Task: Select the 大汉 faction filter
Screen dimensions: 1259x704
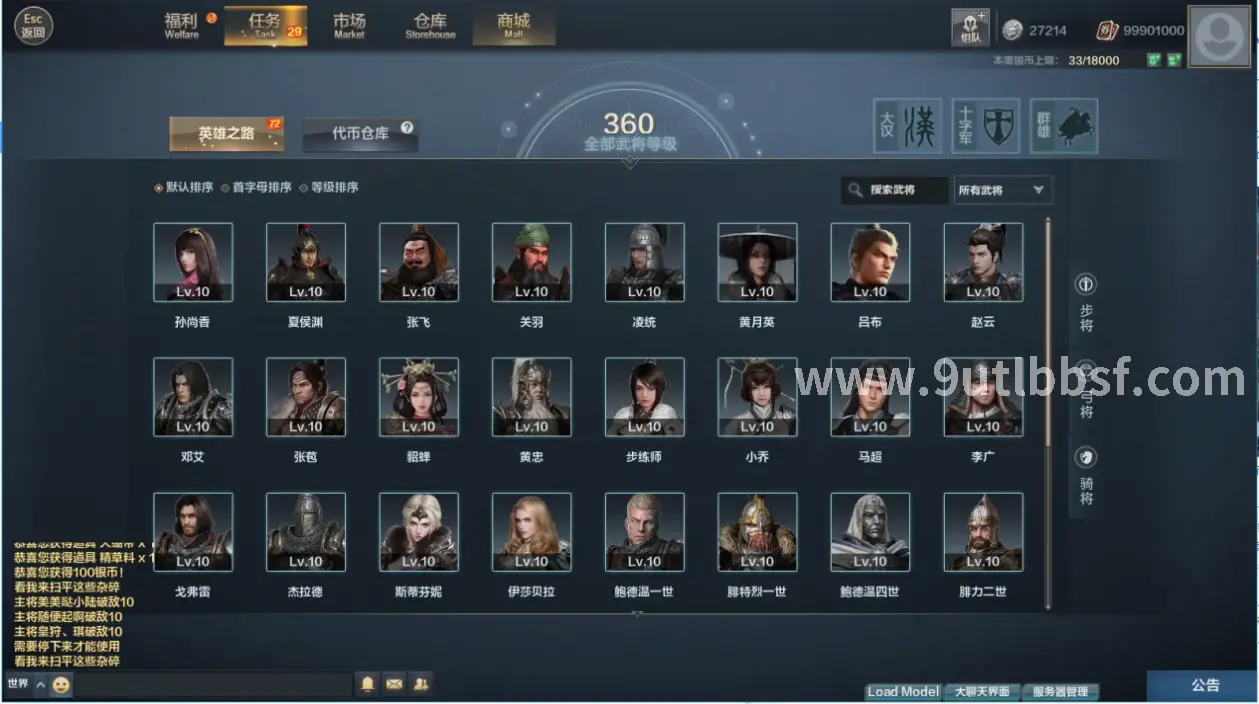Action: 908,126
